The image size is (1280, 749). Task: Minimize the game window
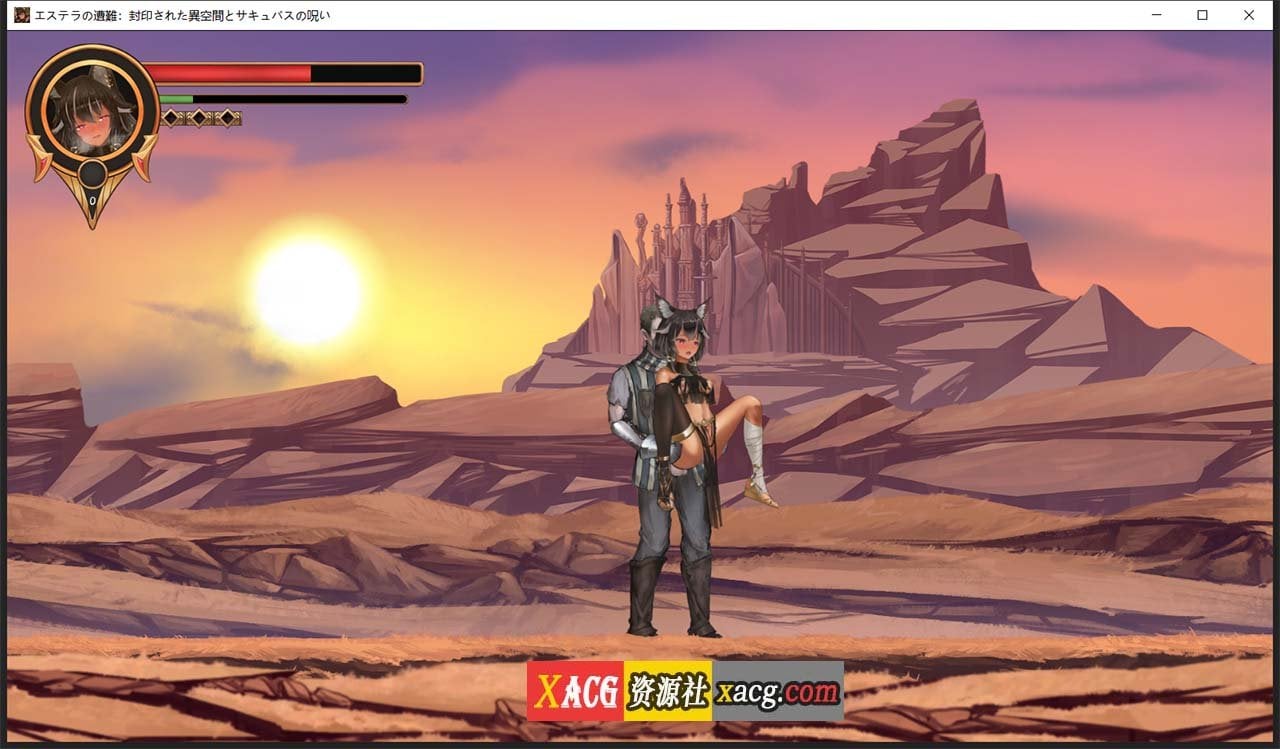point(1157,15)
